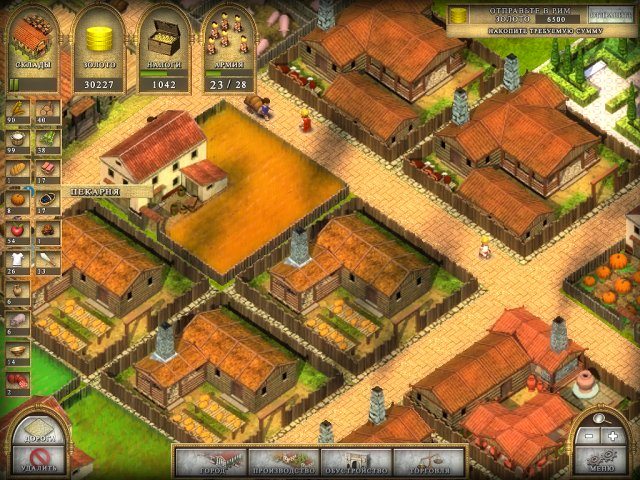Open the Армия army panel

[x=227, y=47]
